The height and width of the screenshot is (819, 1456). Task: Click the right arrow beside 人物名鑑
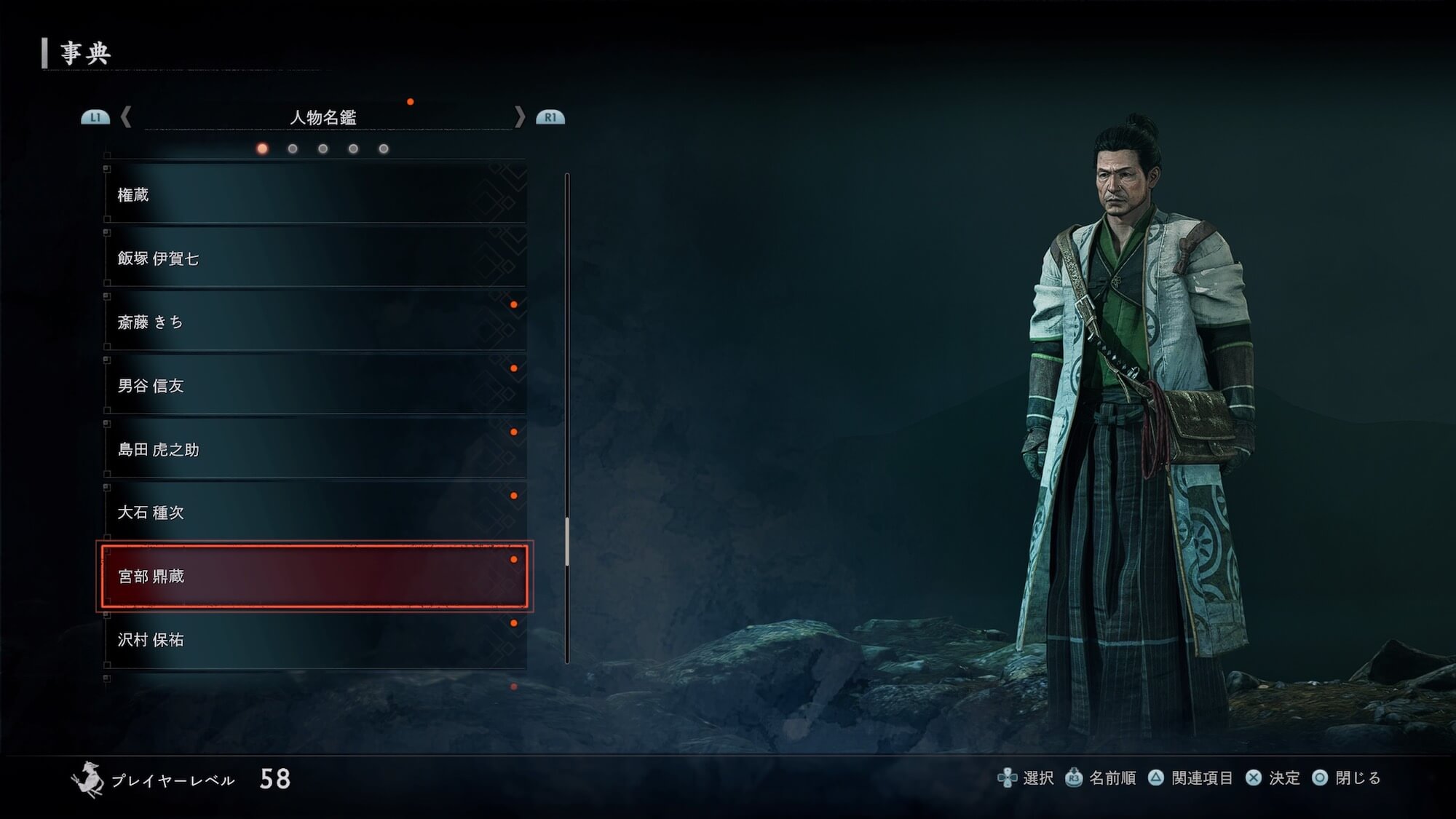[519, 117]
